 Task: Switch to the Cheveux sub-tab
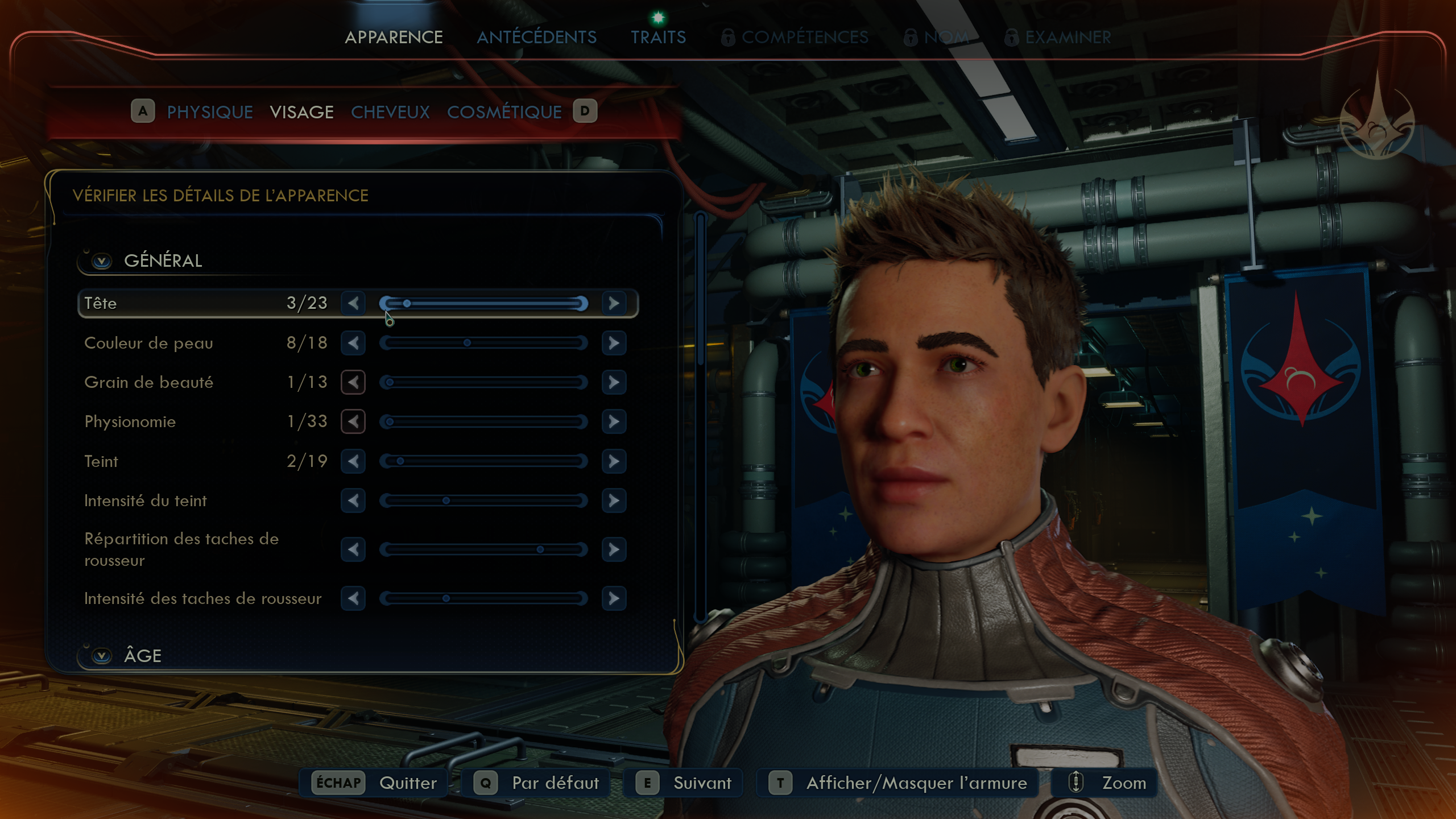pos(390,112)
